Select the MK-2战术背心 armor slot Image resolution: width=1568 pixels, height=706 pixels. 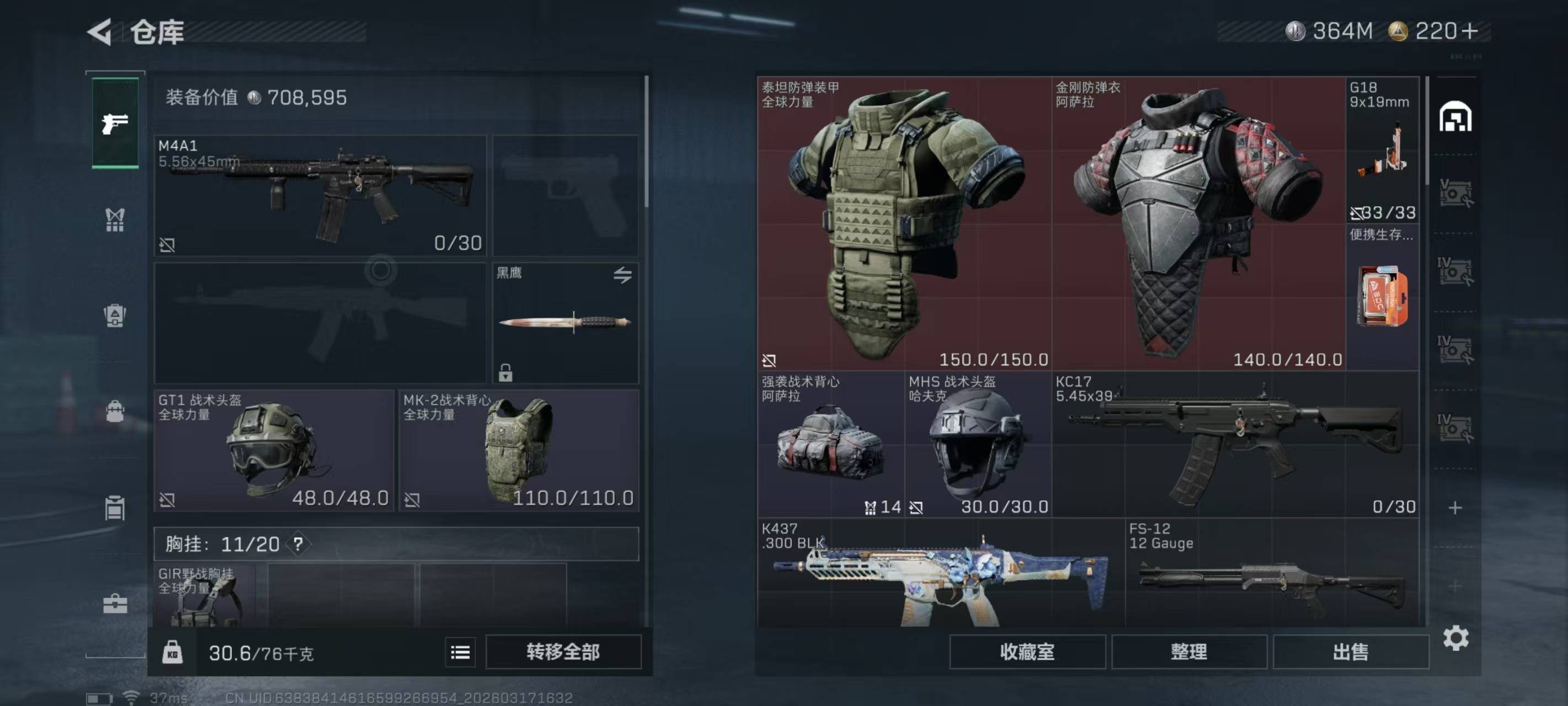518,450
